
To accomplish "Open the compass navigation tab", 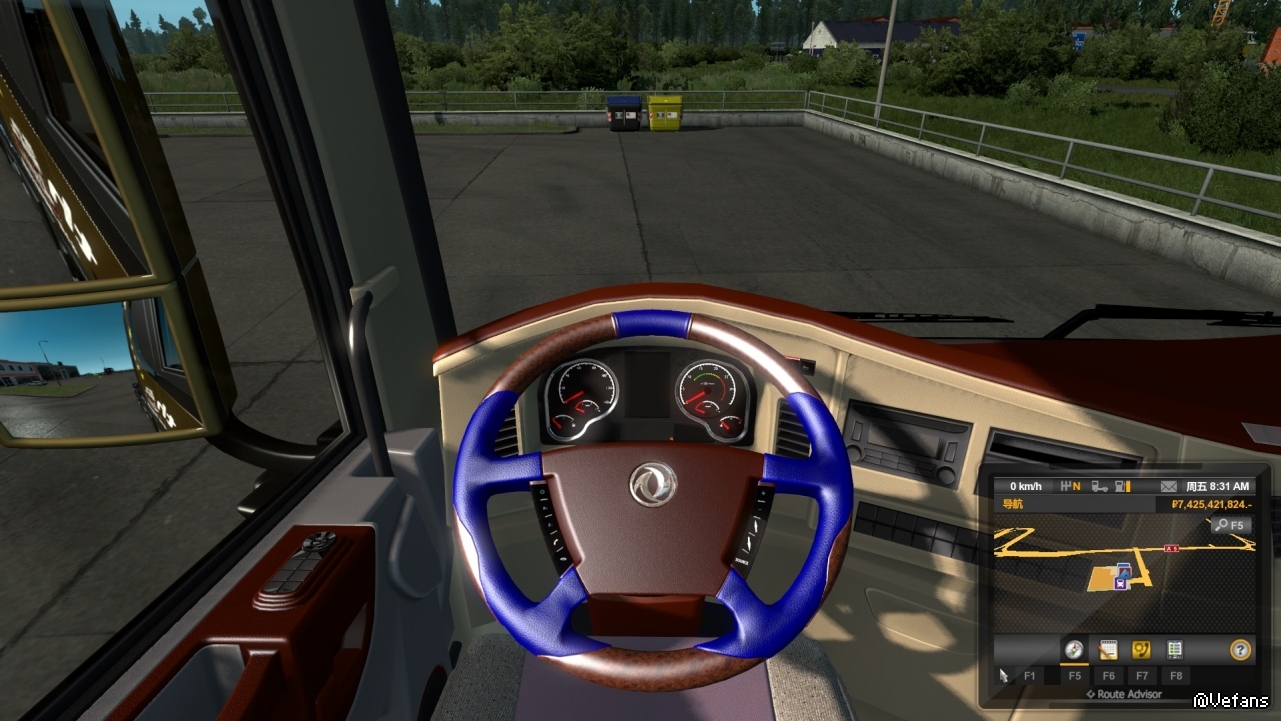I will pyautogui.click(x=1074, y=650).
